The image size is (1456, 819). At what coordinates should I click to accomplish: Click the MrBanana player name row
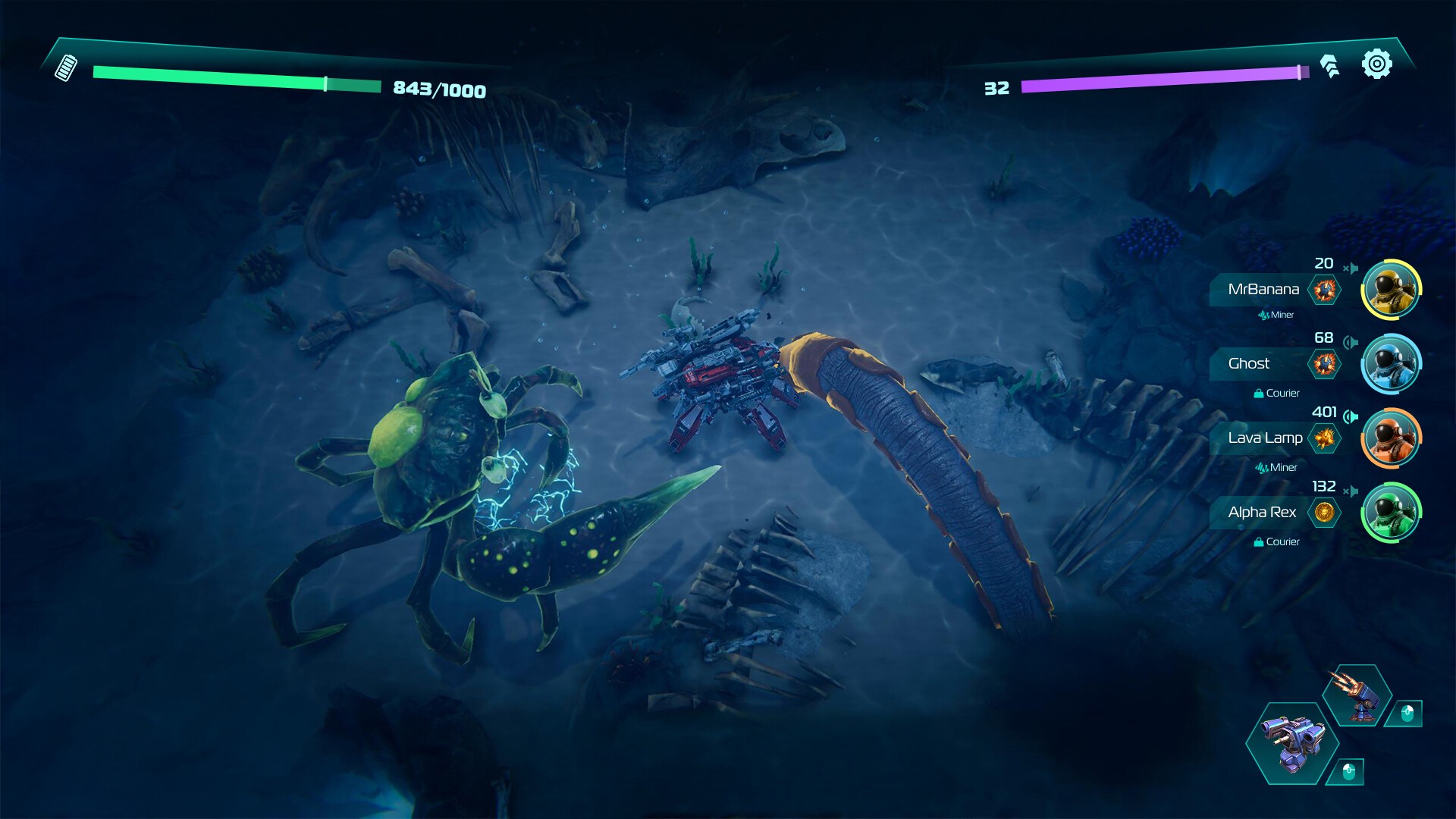[1263, 290]
